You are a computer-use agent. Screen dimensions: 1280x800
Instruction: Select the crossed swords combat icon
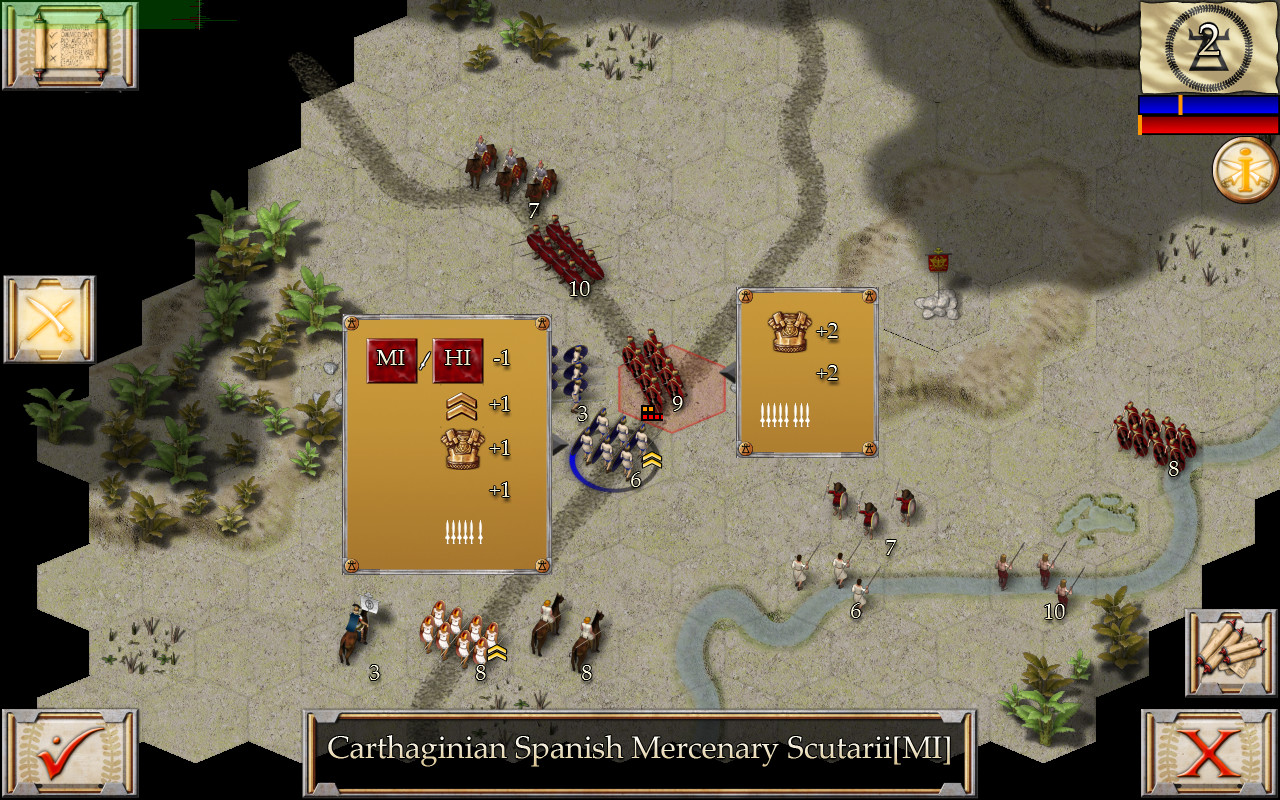pos(48,320)
